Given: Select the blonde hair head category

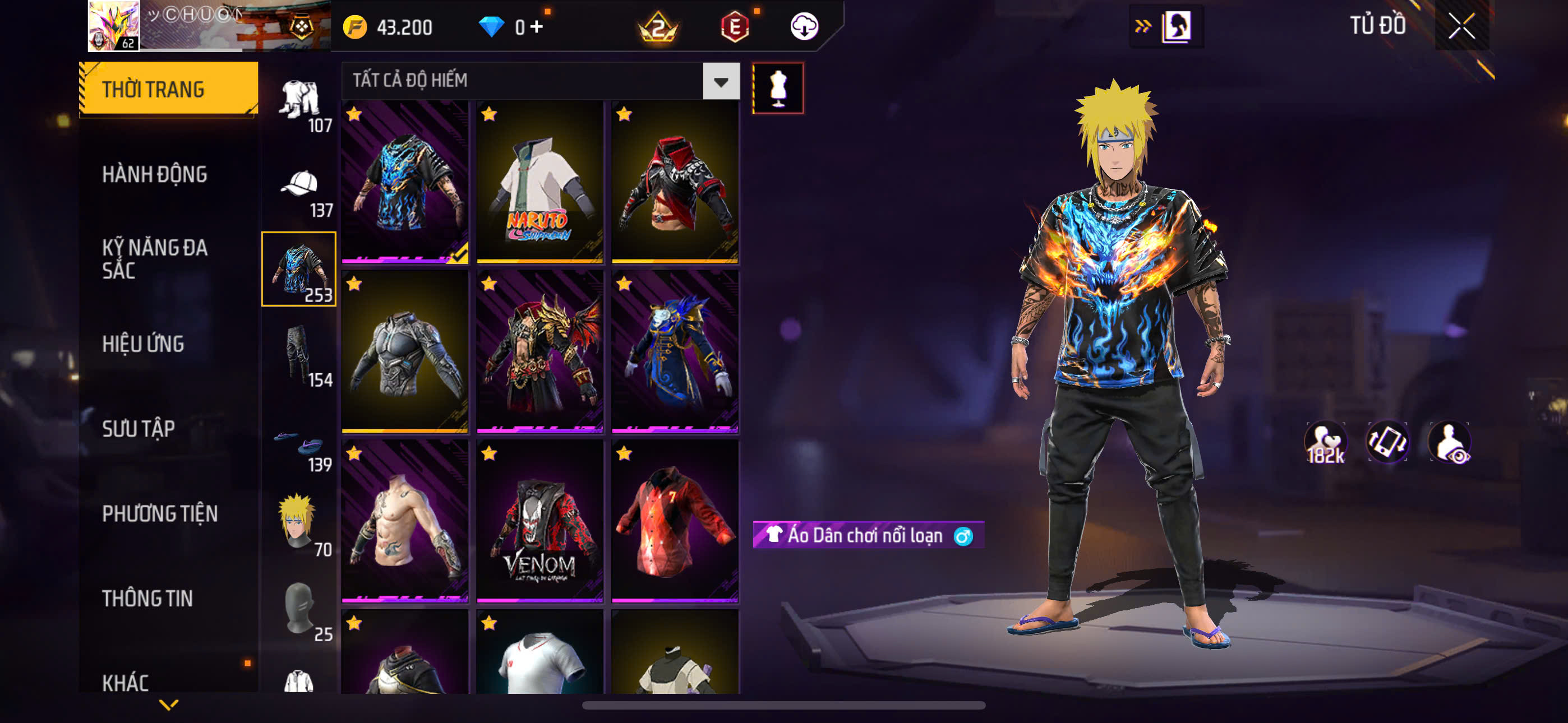Looking at the screenshot, I should click(299, 523).
